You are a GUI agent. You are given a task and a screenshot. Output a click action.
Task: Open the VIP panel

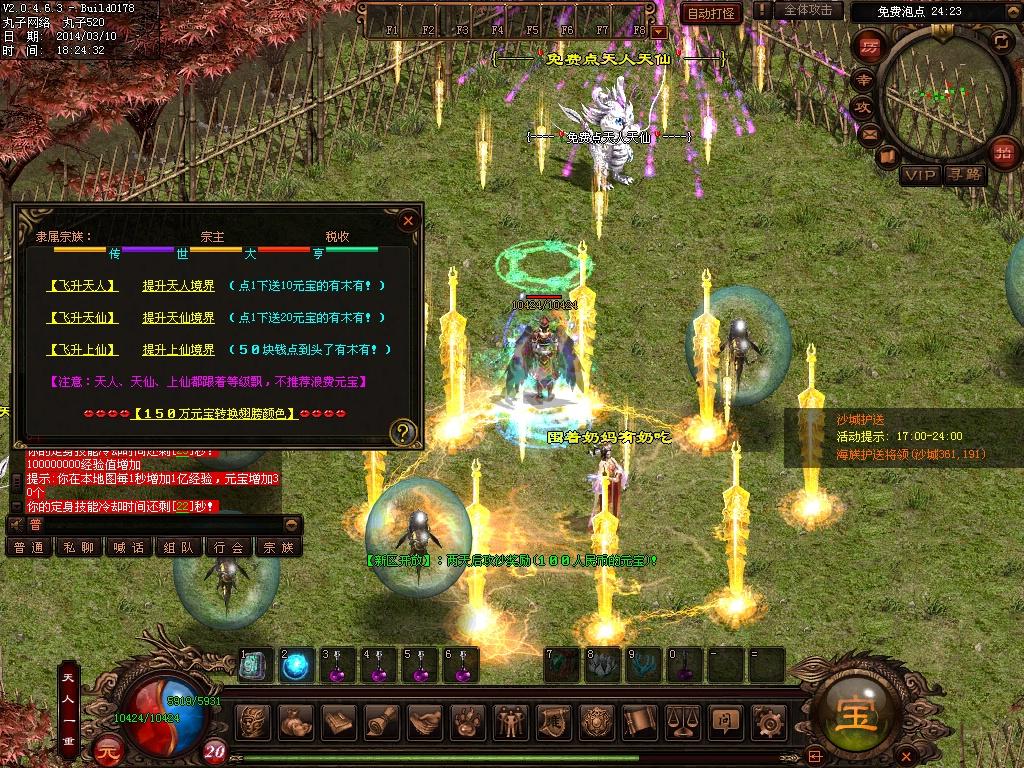[920, 175]
